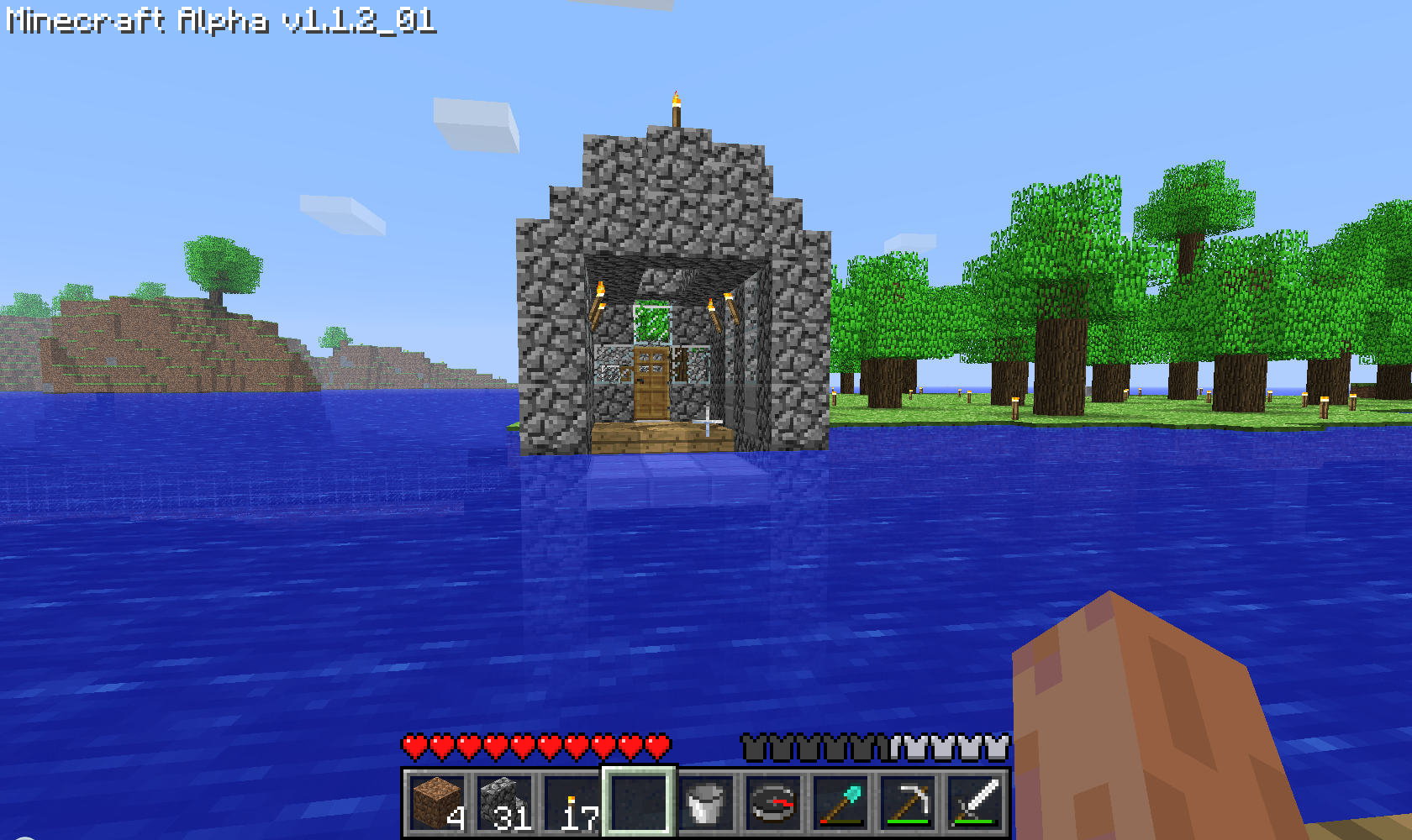The height and width of the screenshot is (840, 1412).
Task: Equip the iron sword
Action: coord(975,802)
